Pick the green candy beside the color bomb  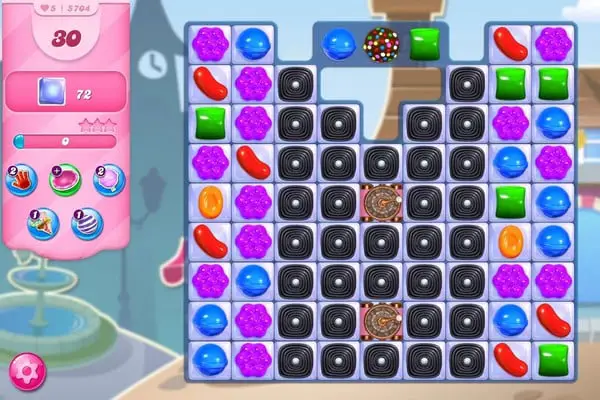click(x=425, y=43)
